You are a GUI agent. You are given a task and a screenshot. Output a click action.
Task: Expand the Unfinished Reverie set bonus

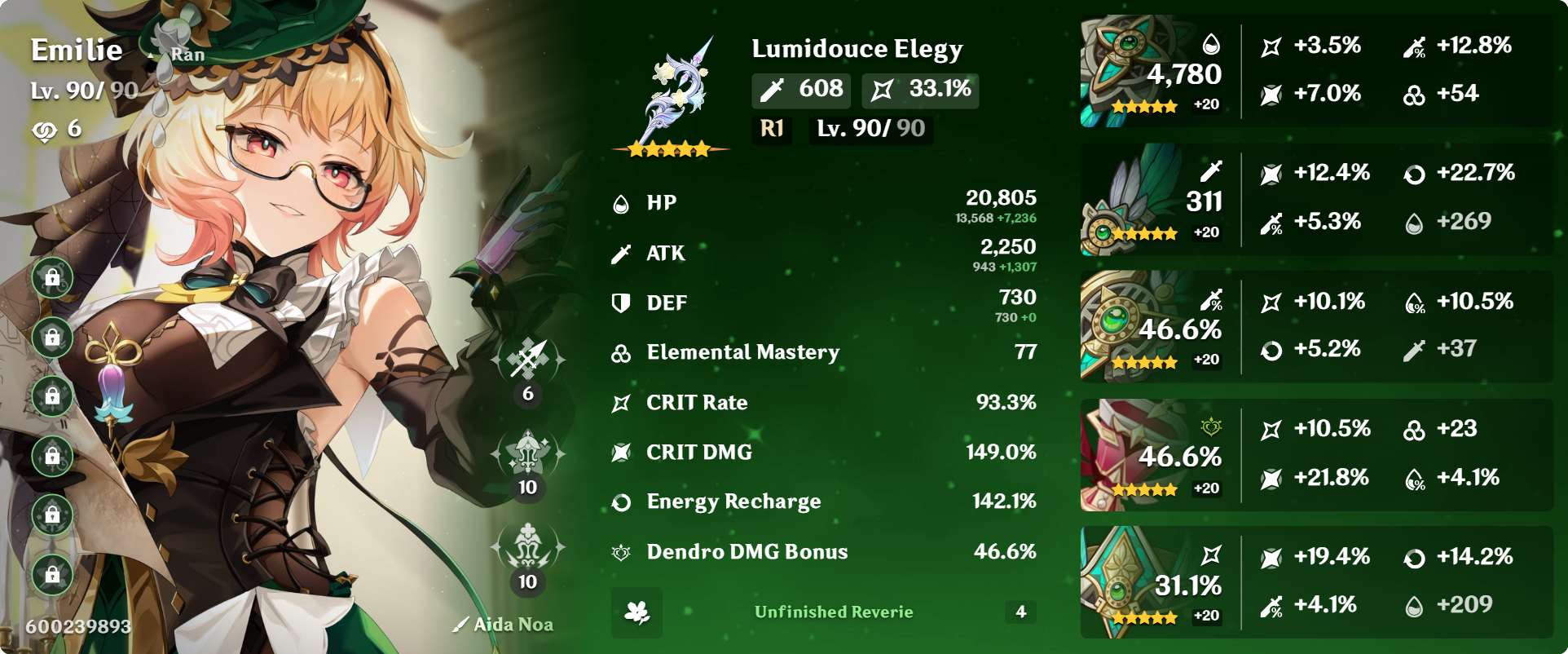point(834,612)
